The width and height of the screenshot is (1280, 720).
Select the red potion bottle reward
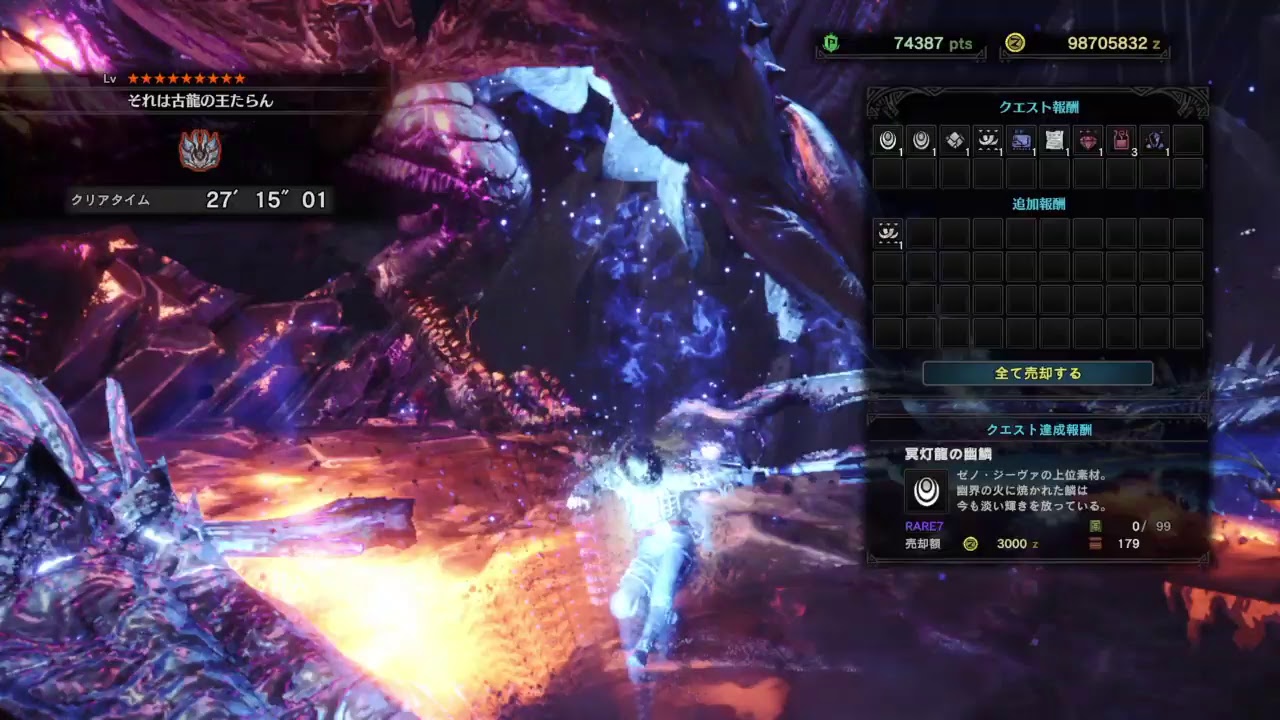1121,140
